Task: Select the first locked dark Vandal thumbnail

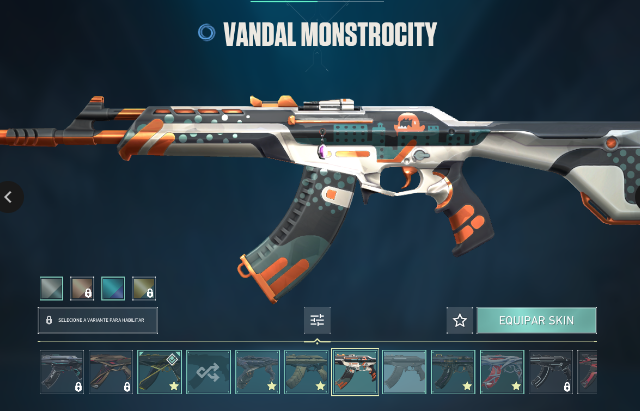Action: click(62, 372)
